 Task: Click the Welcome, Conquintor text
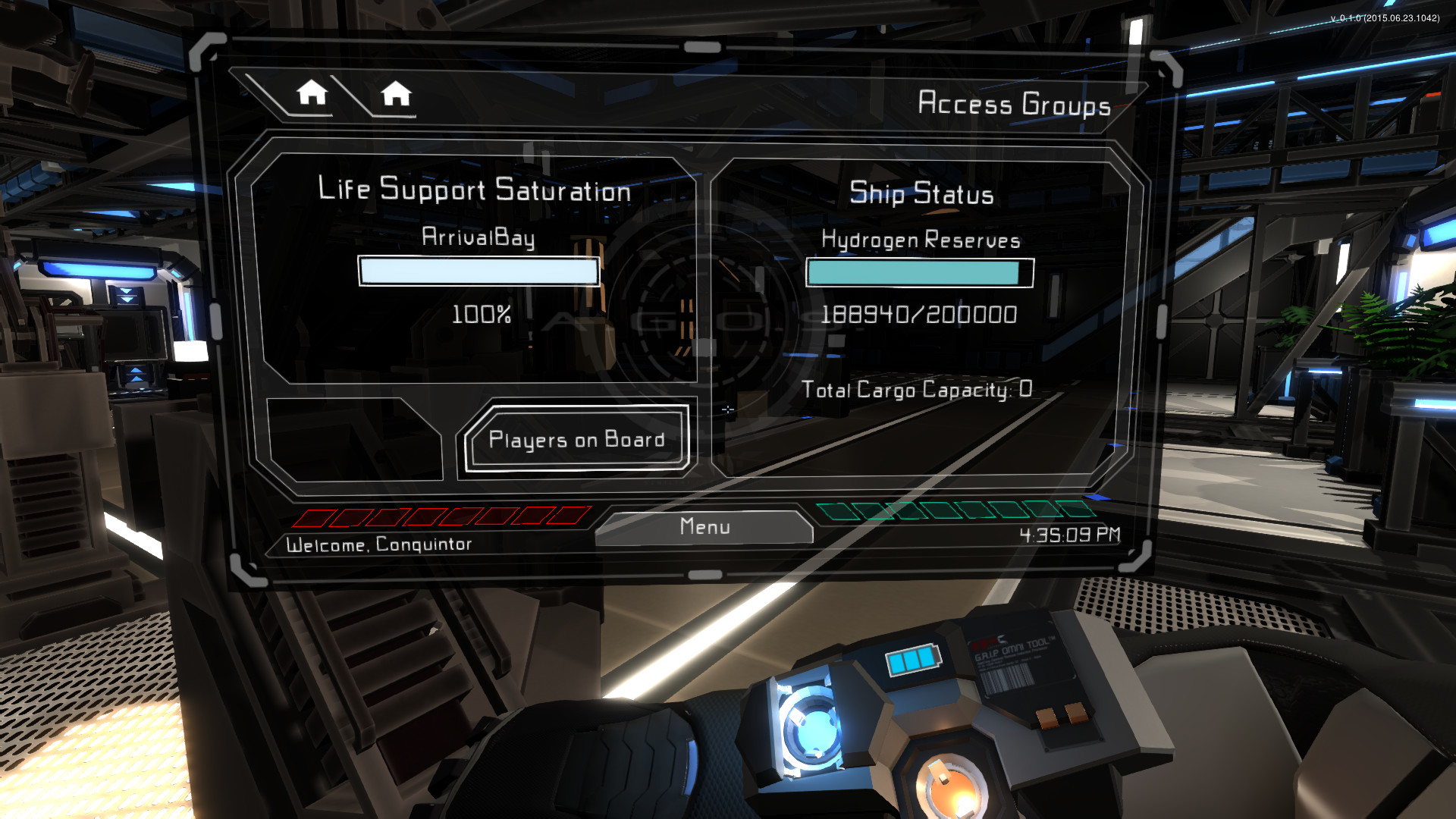pos(381,544)
